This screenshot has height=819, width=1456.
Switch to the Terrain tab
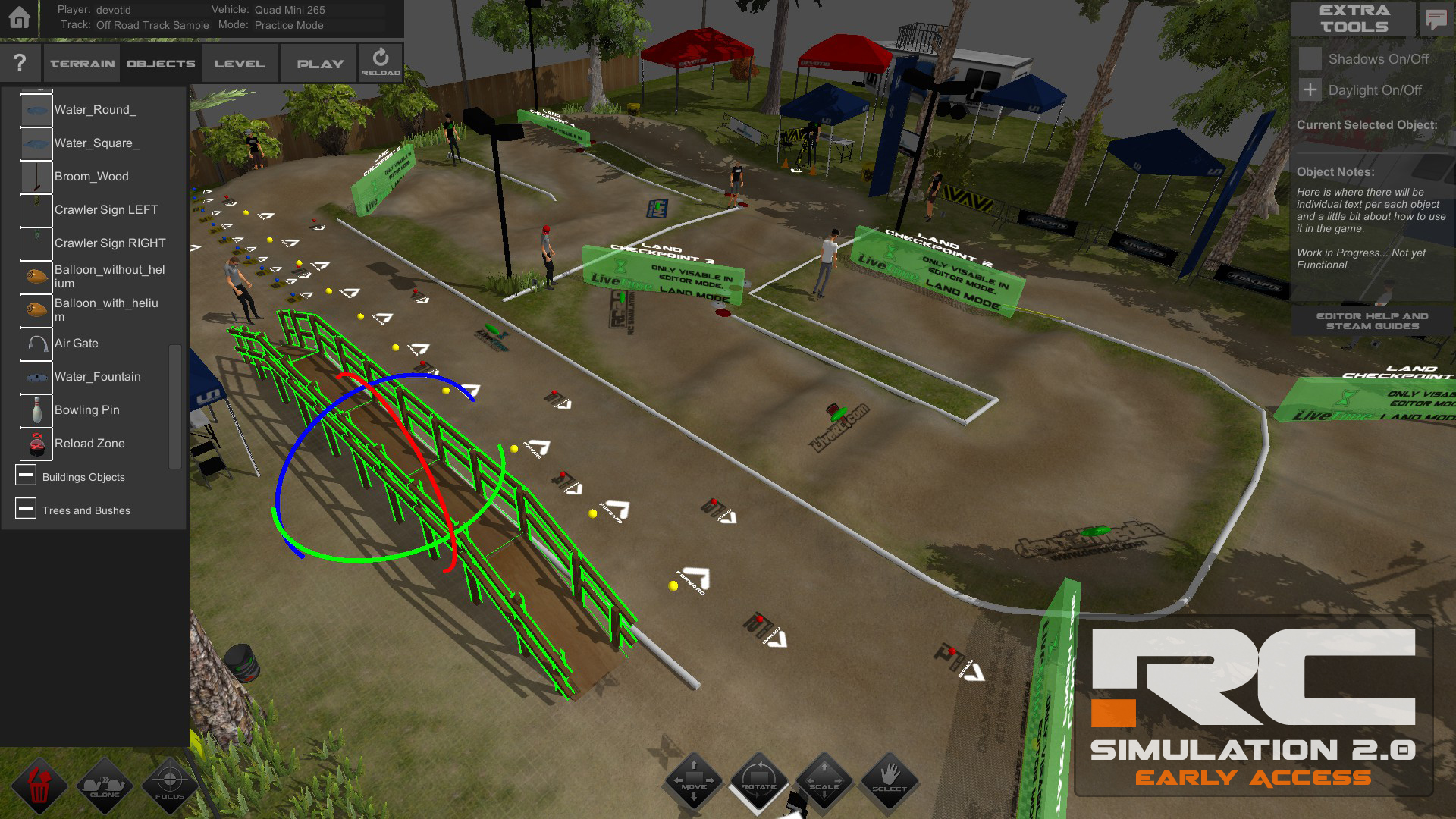point(80,62)
